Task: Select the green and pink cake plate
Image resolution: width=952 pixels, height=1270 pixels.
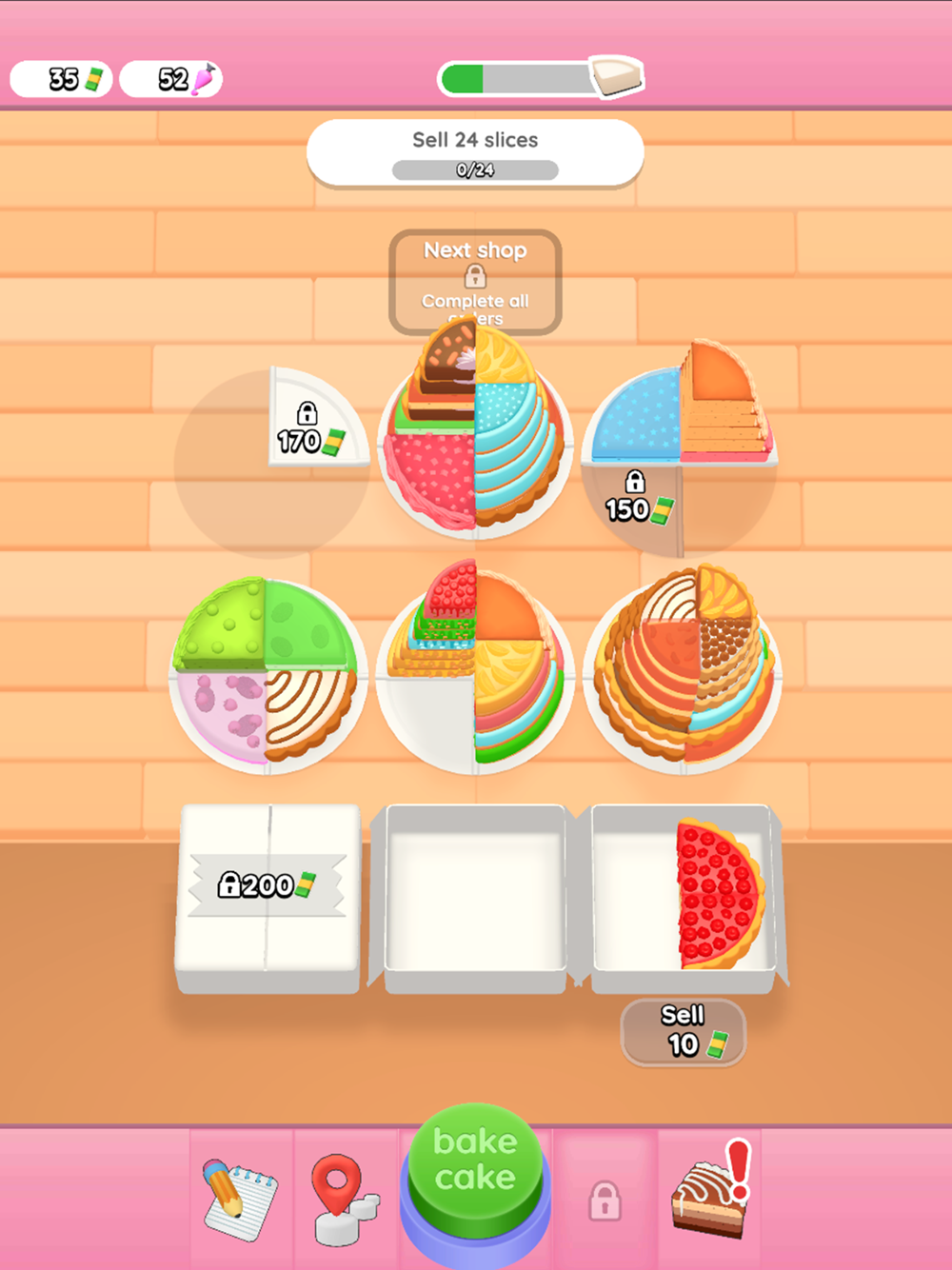Action: pyautogui.click(x=268, y=674)
